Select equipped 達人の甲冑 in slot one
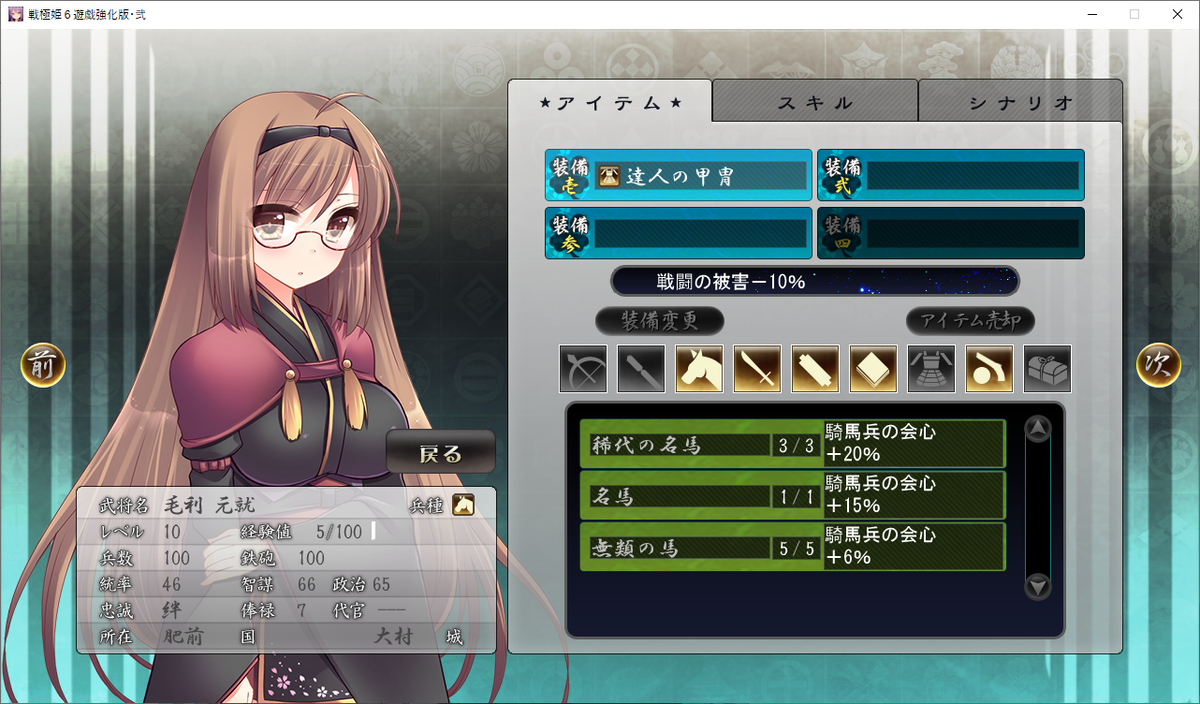The height and width of the screenshot is (704, 1200). tap(678, 176)
